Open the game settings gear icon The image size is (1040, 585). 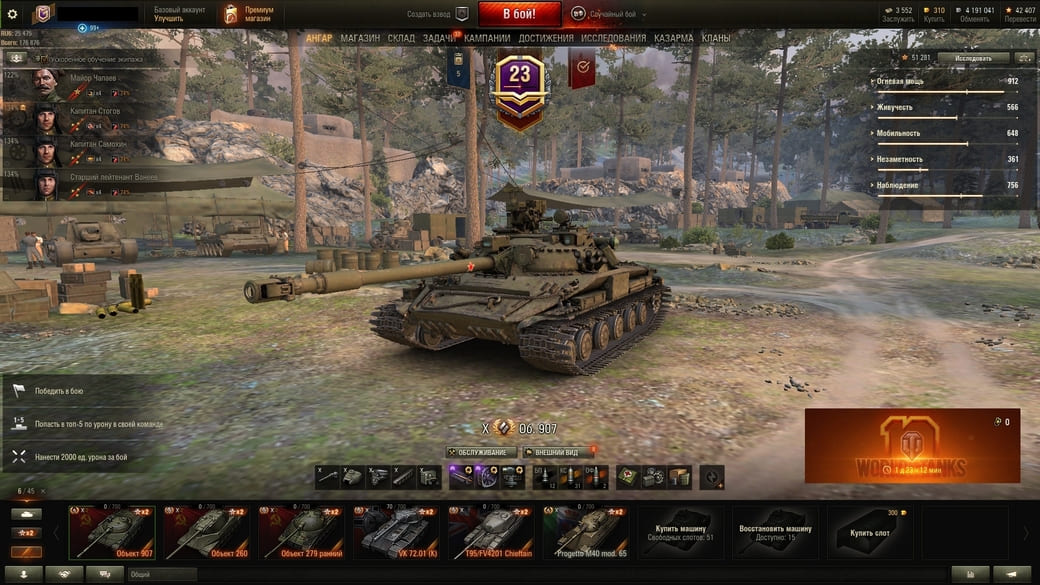[x=13, y=14]
